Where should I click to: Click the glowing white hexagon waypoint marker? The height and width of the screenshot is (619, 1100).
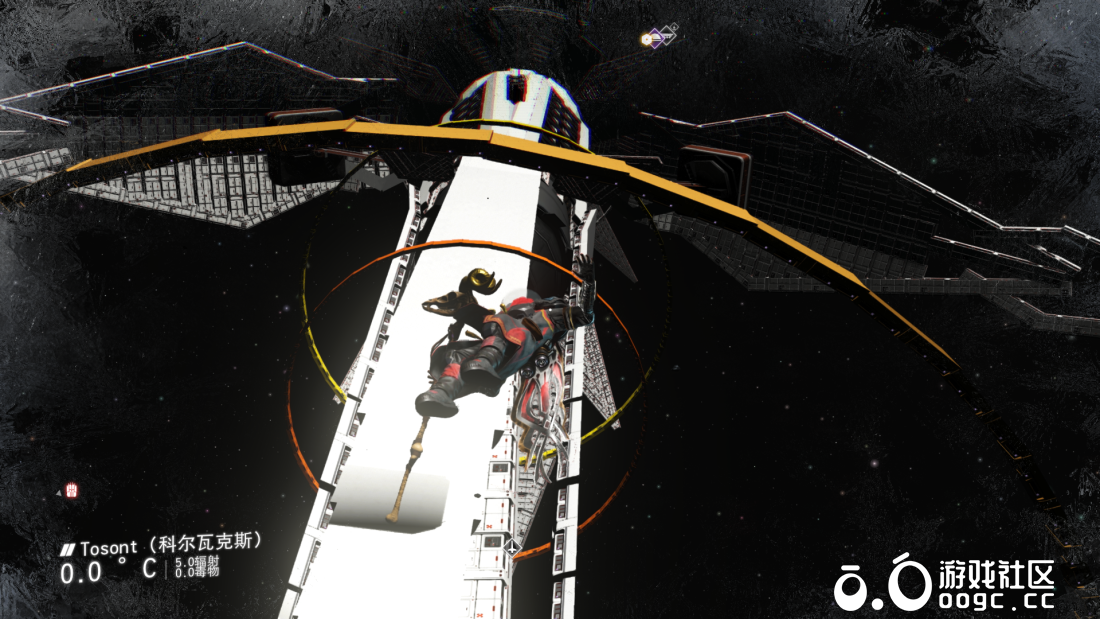click(647, 40)
